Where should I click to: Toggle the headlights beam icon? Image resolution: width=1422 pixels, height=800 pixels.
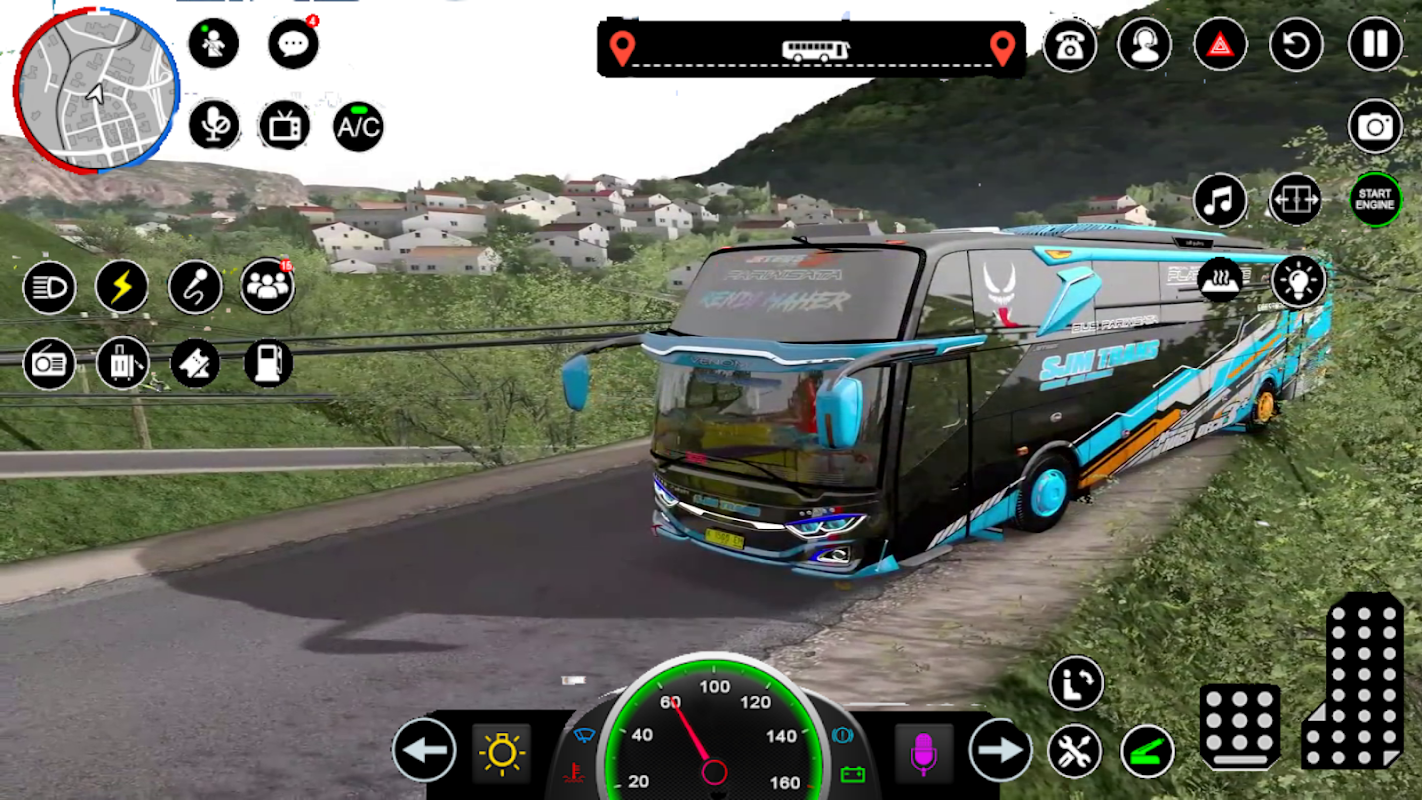click(49, 287)
